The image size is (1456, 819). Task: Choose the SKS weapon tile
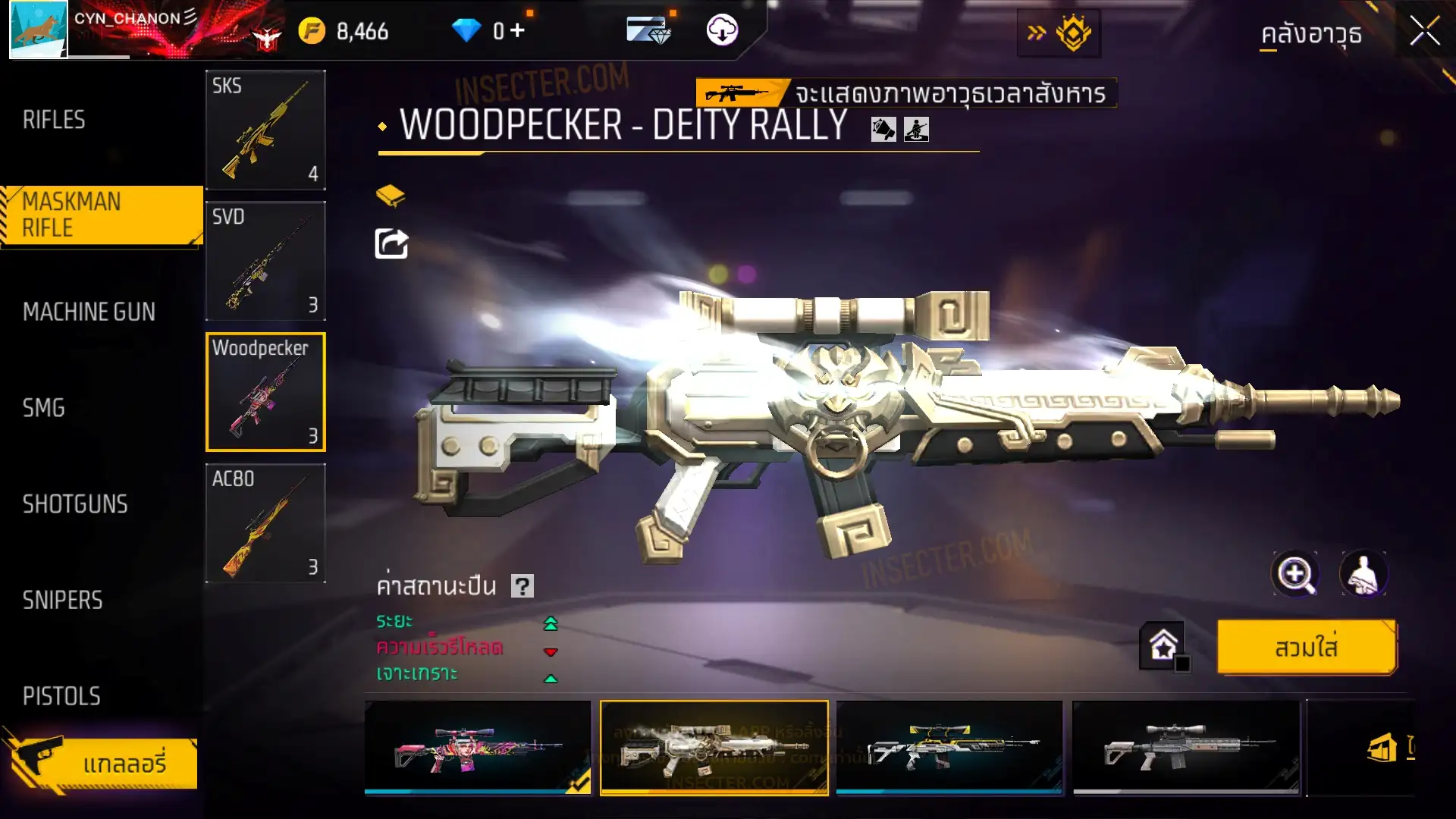pos(265,130)
